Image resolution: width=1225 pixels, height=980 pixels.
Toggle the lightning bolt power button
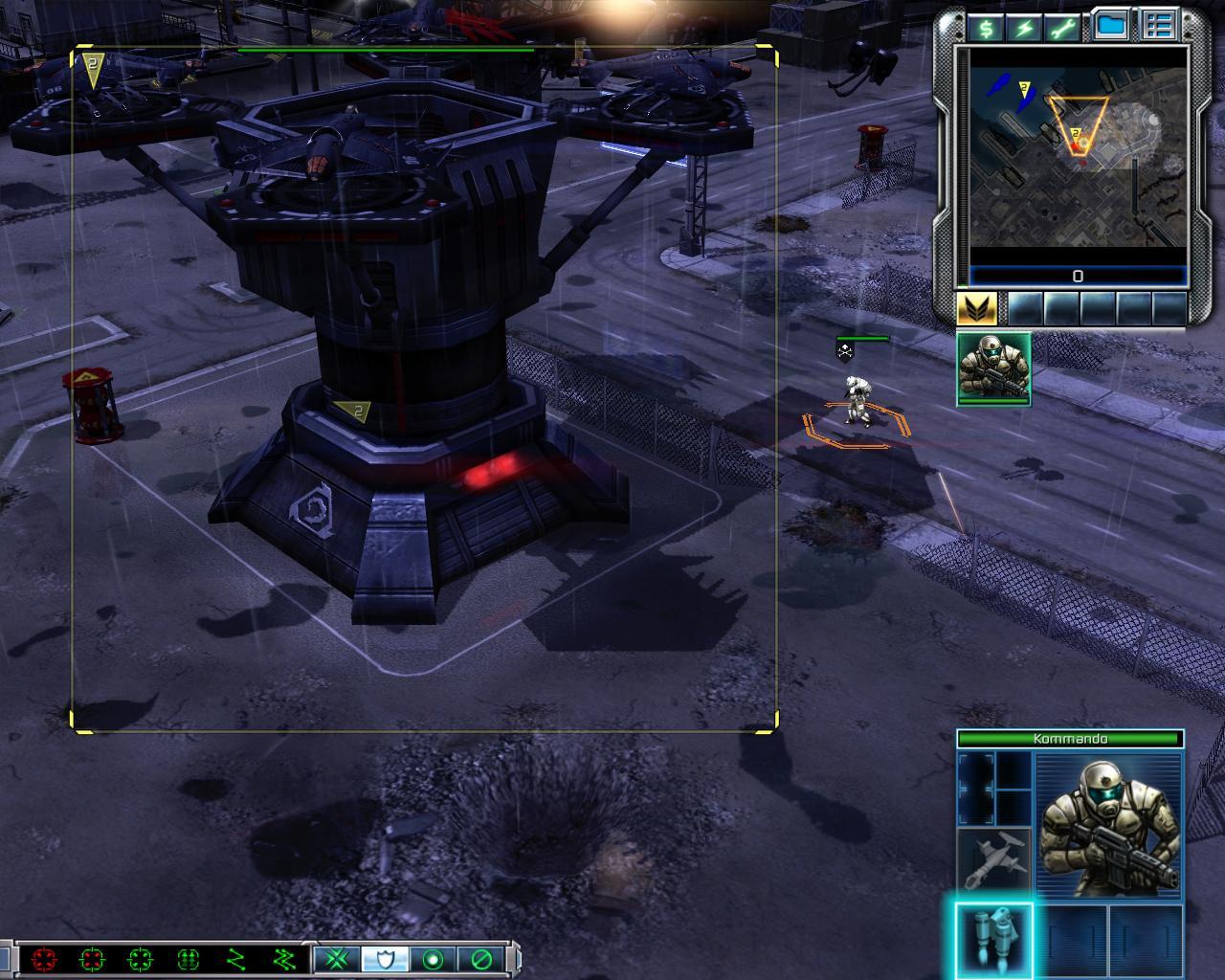[x=1024, y=28]
